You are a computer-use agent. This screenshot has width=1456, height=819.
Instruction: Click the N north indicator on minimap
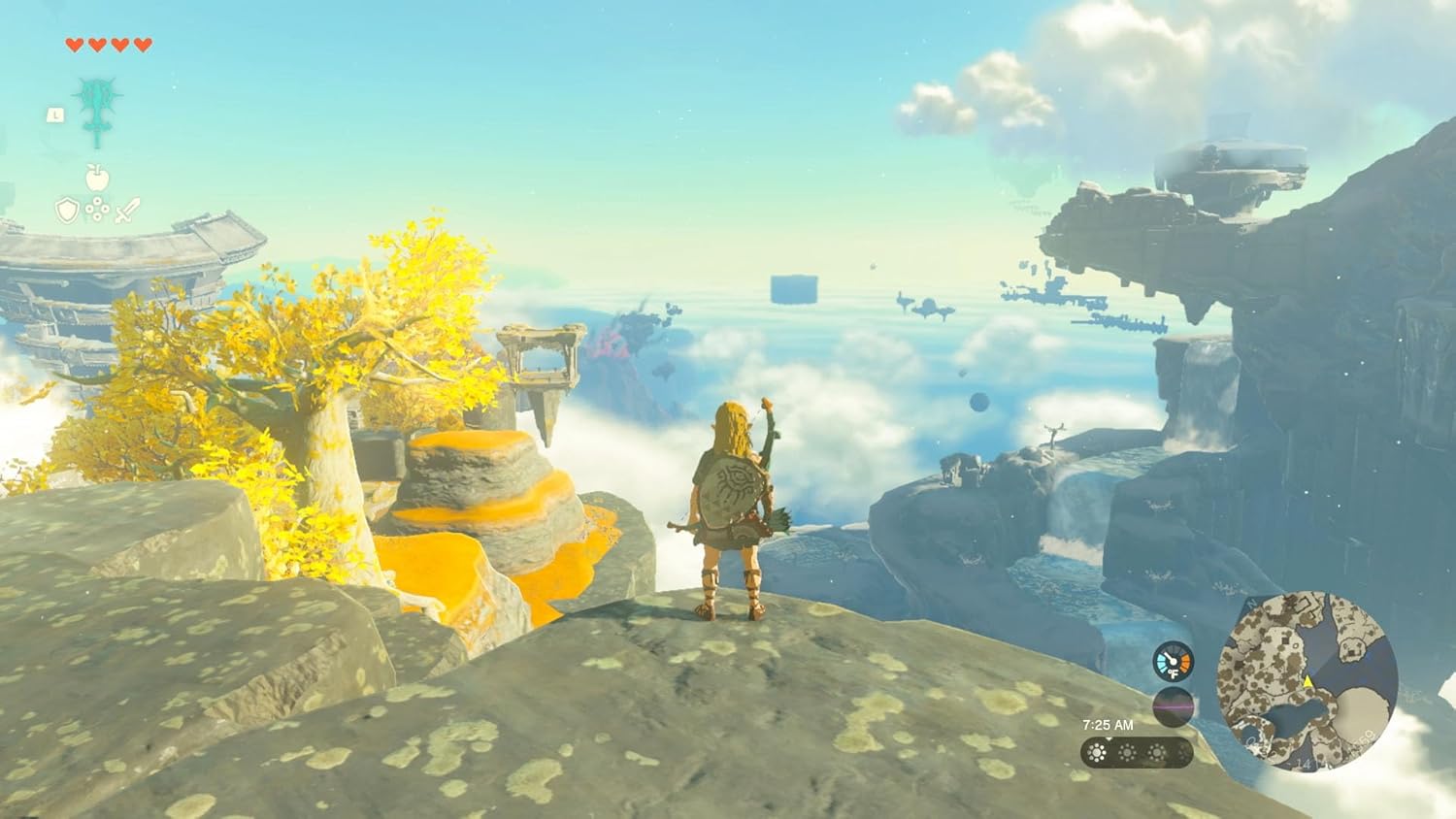(x=1250, y=604)
